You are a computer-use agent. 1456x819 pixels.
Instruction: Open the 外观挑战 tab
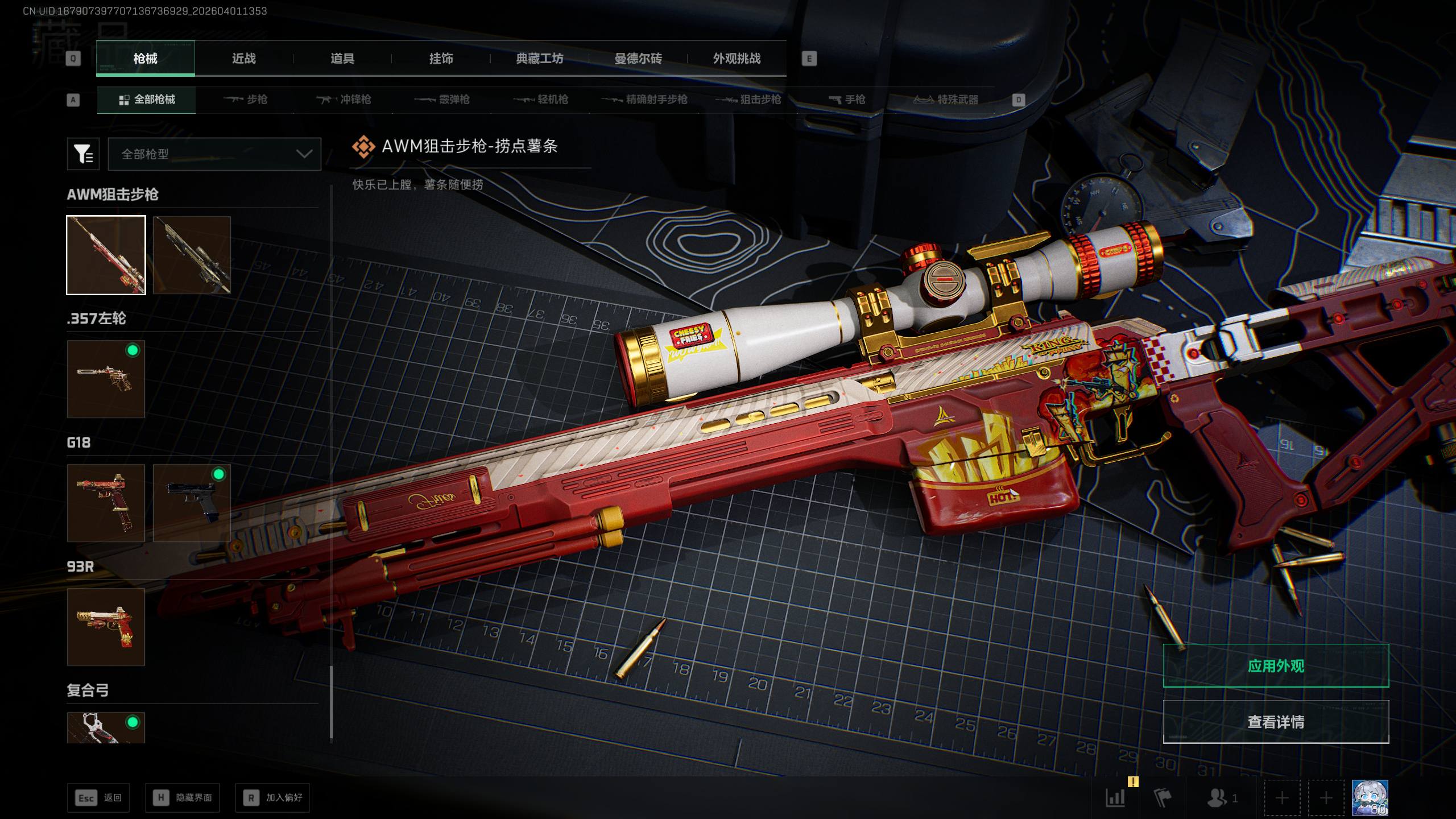(737, 59)
